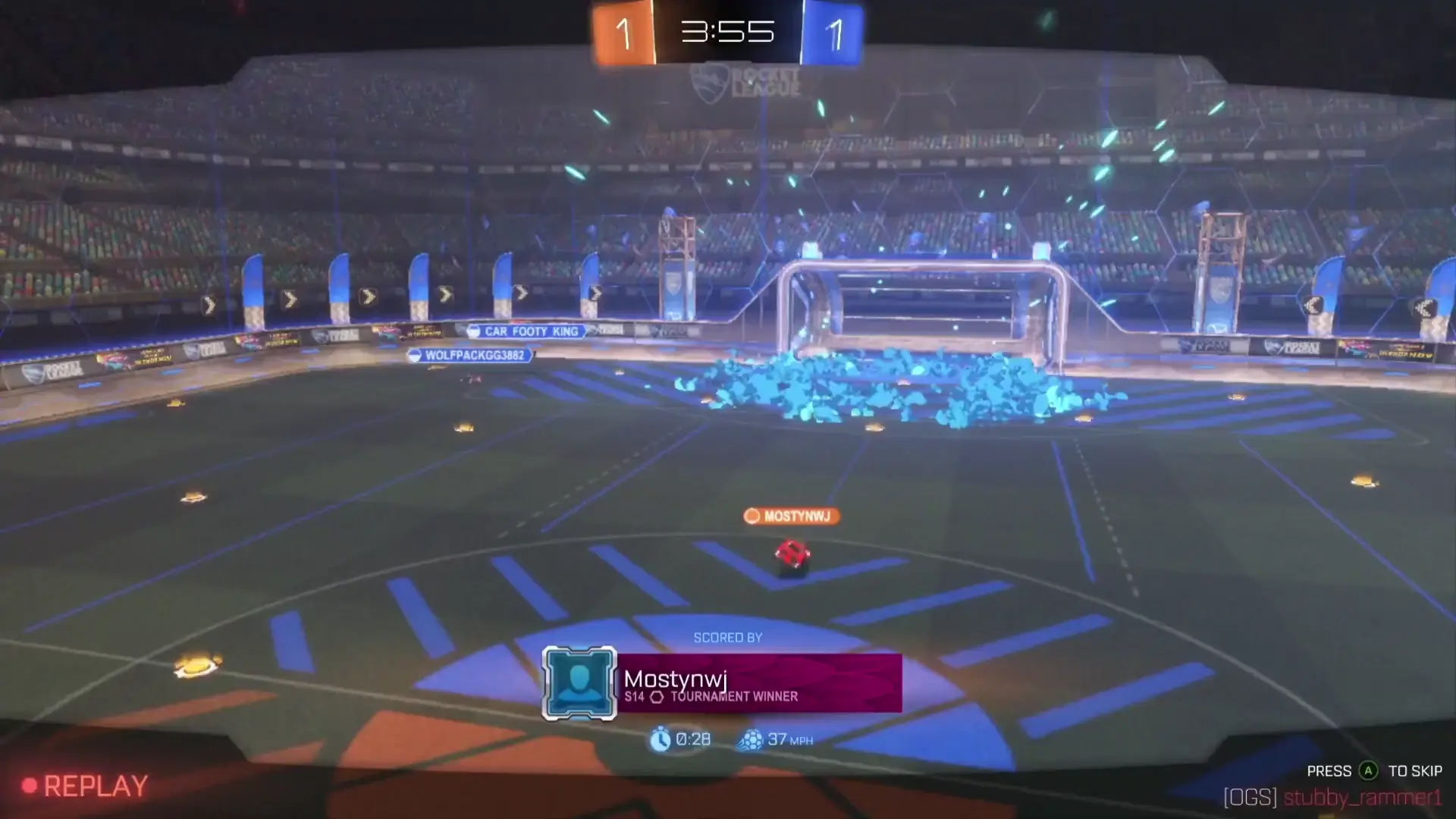Screen dimensions: 1456x819
Task: Click the SCORED BY heading
Action: tap(728, 638)
